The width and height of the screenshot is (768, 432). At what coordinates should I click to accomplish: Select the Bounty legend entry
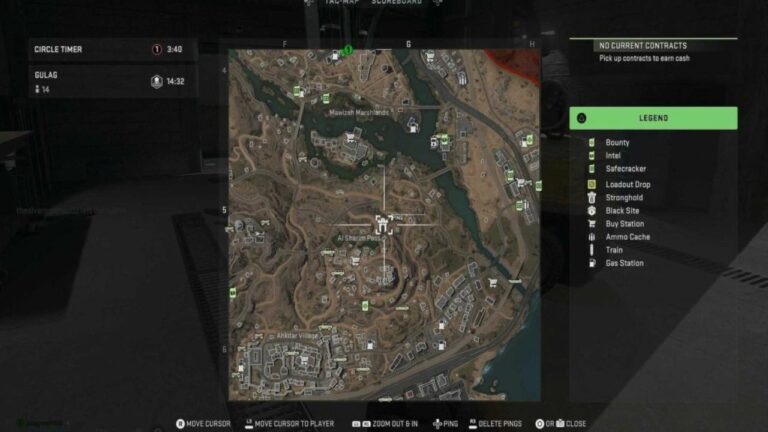coord(617,143)
